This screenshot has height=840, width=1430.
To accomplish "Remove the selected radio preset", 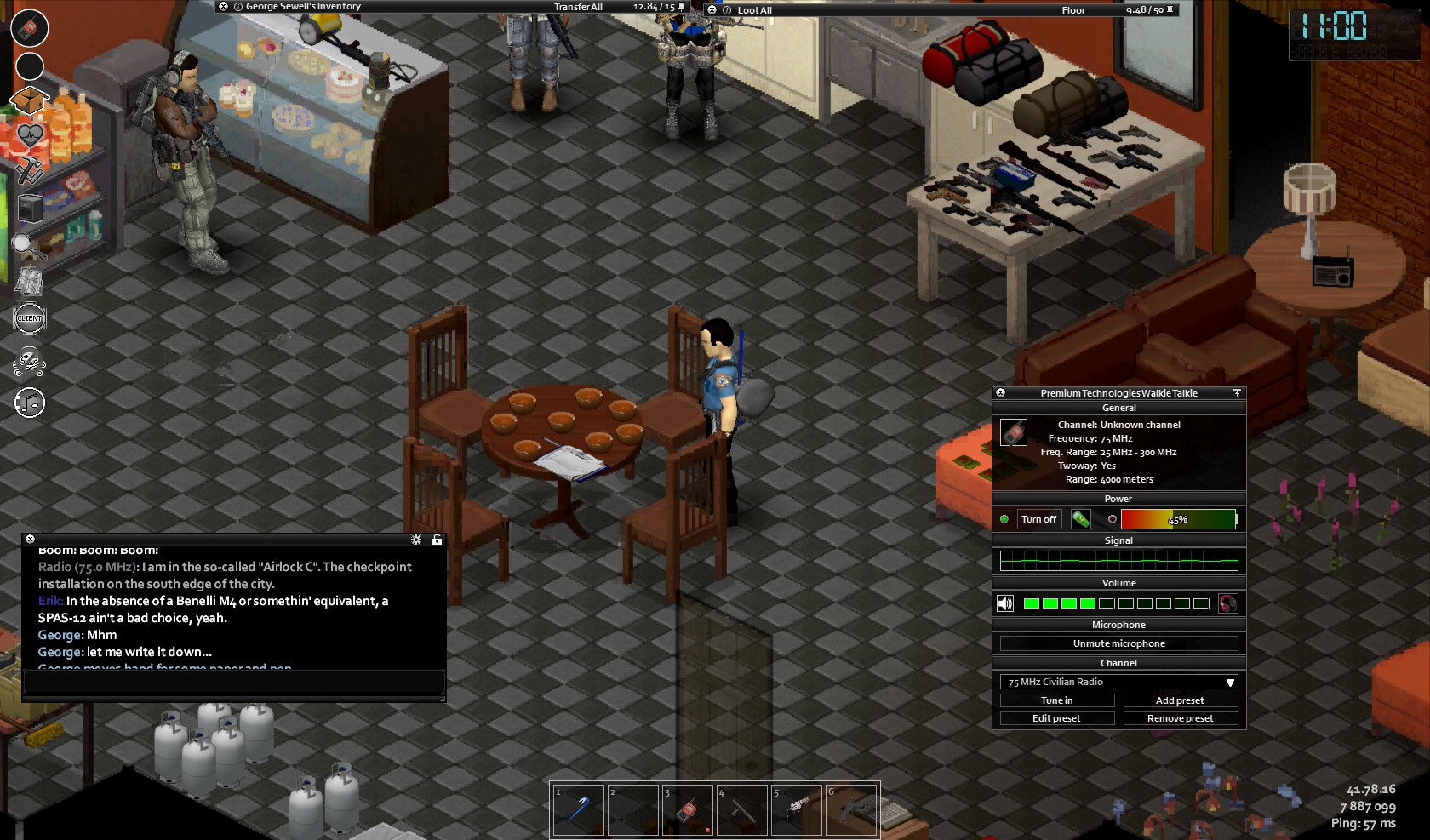I will (x=1180, y=718).
